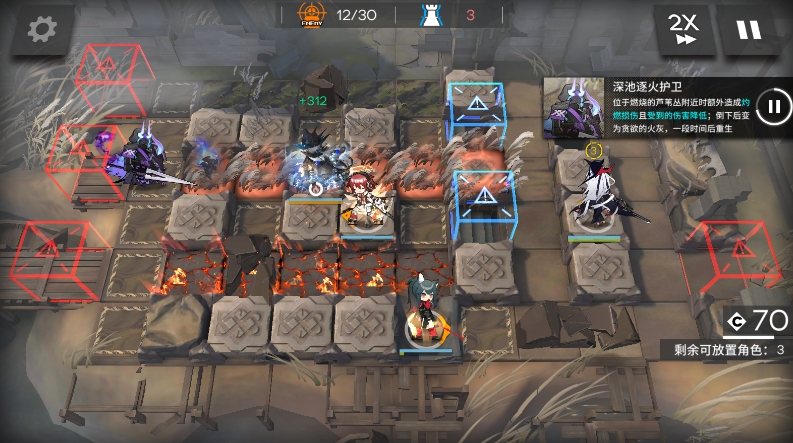Toggle the 2X battle speed
The height and width of the screenshot is (443, 793).
pyautogui.click(x=684, y=29)
